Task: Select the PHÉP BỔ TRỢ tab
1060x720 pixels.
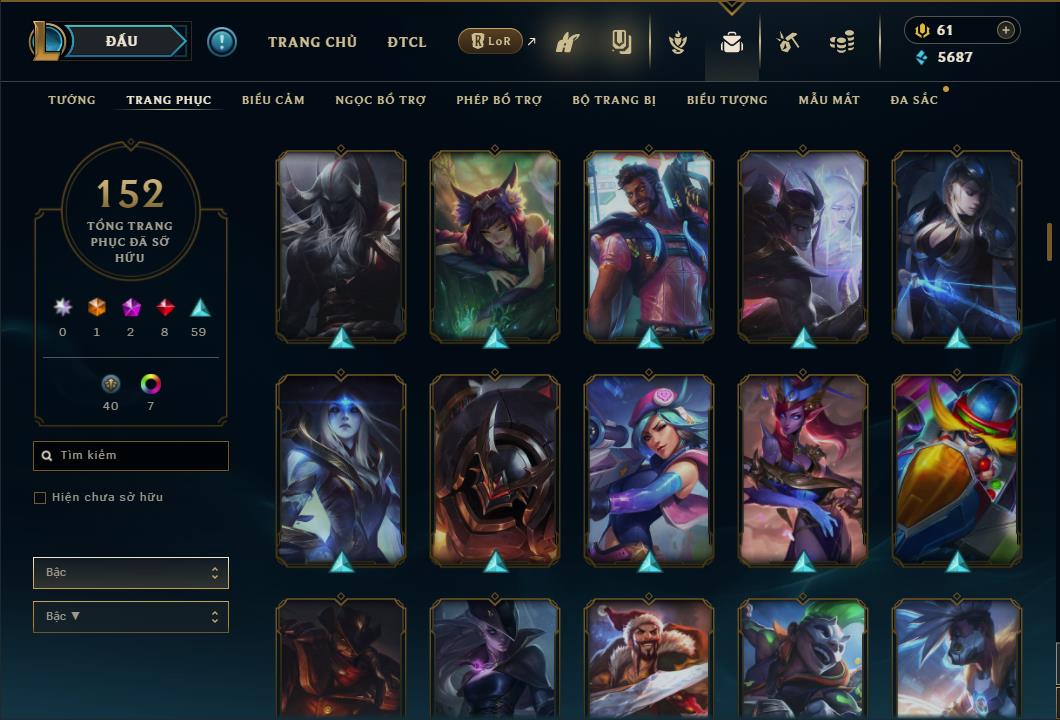Action: point(499,100)
